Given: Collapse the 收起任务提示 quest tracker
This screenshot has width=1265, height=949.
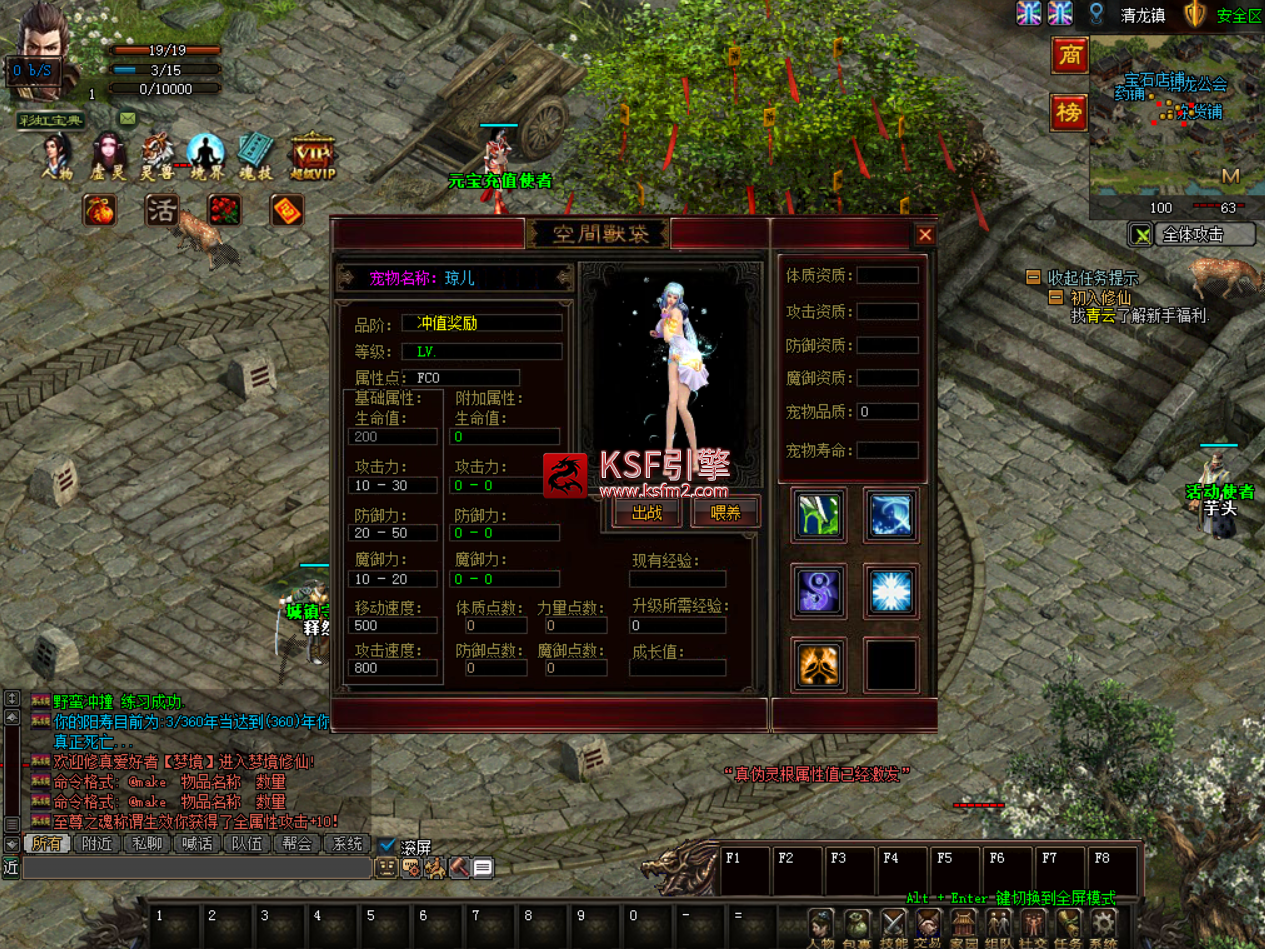Looking at the screenshot, I should coord(1033,277).
